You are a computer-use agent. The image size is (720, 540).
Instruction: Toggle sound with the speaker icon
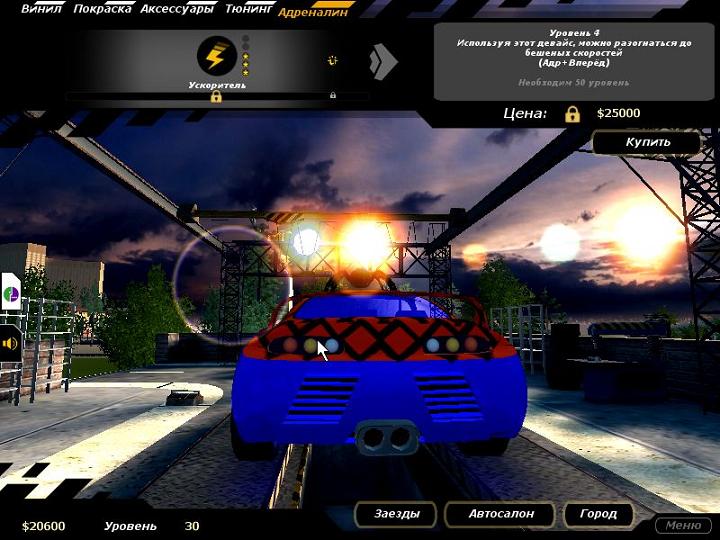point(10,343)
